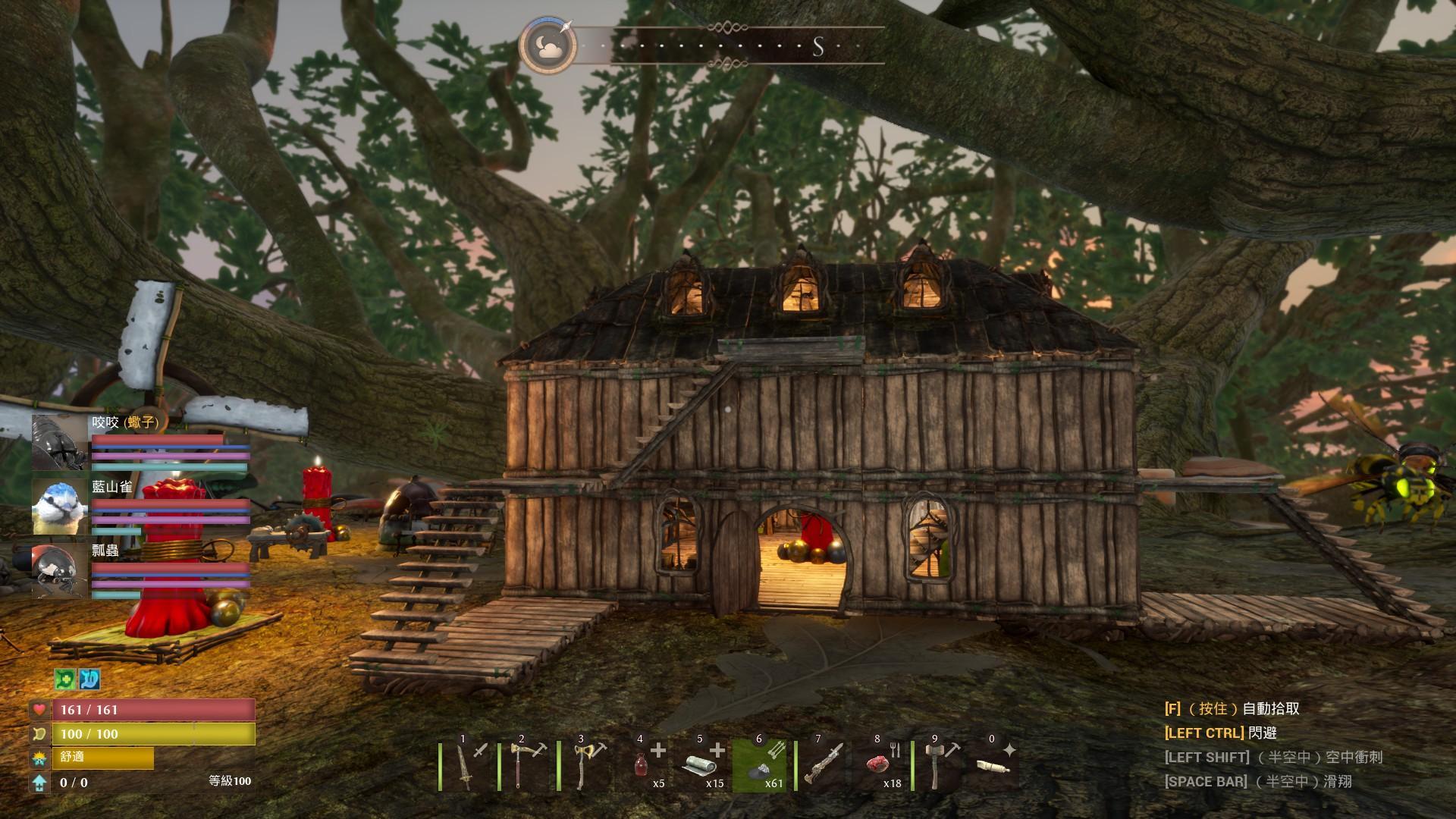This screenshot has width=1456, height=819.
Task: Select the beetle companion portrait
Action: pyautogui.click(x=60, y=442)
